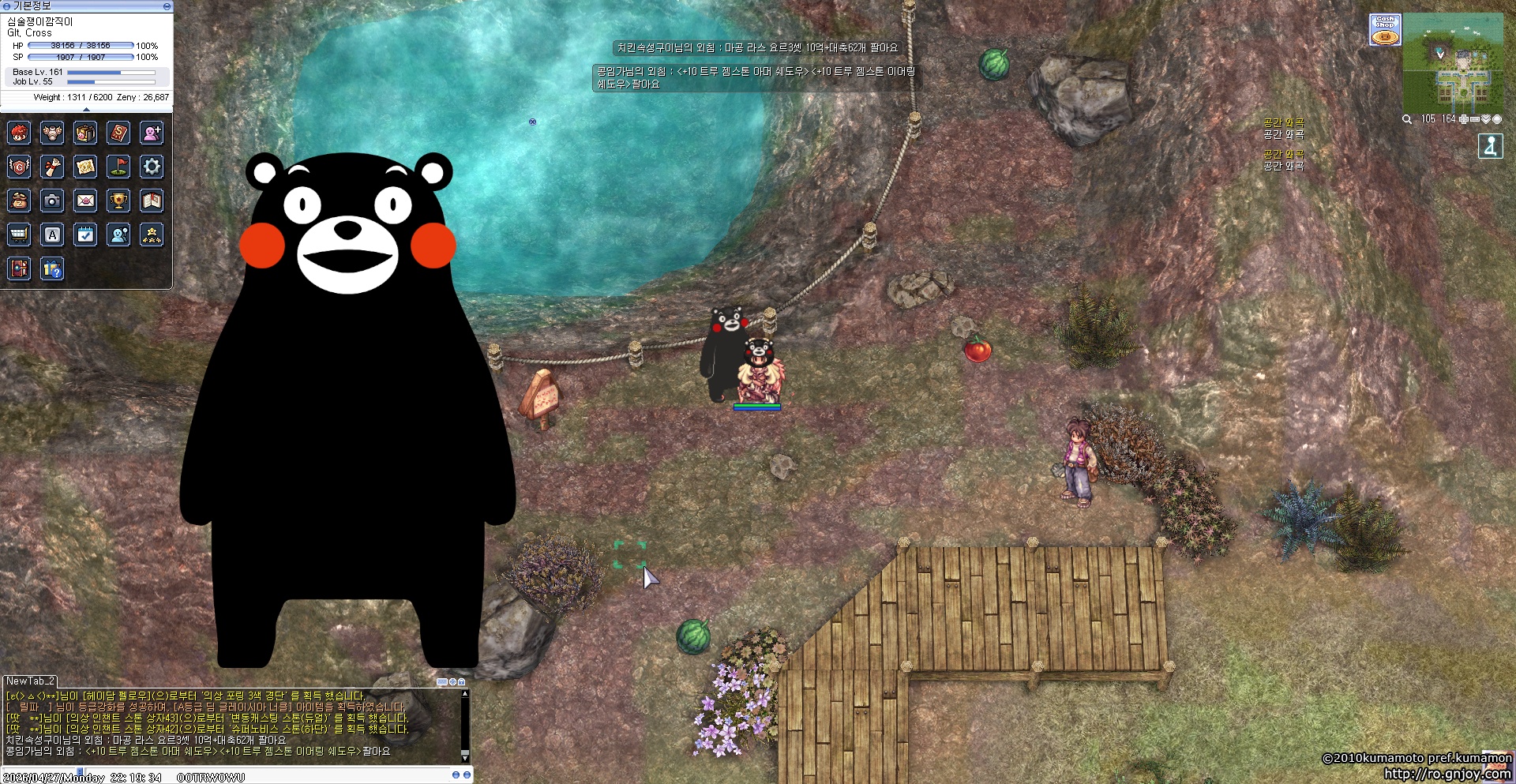Open the shopping cart icon
Viewport: 1516px width, 784px height.
coord(19,234)
